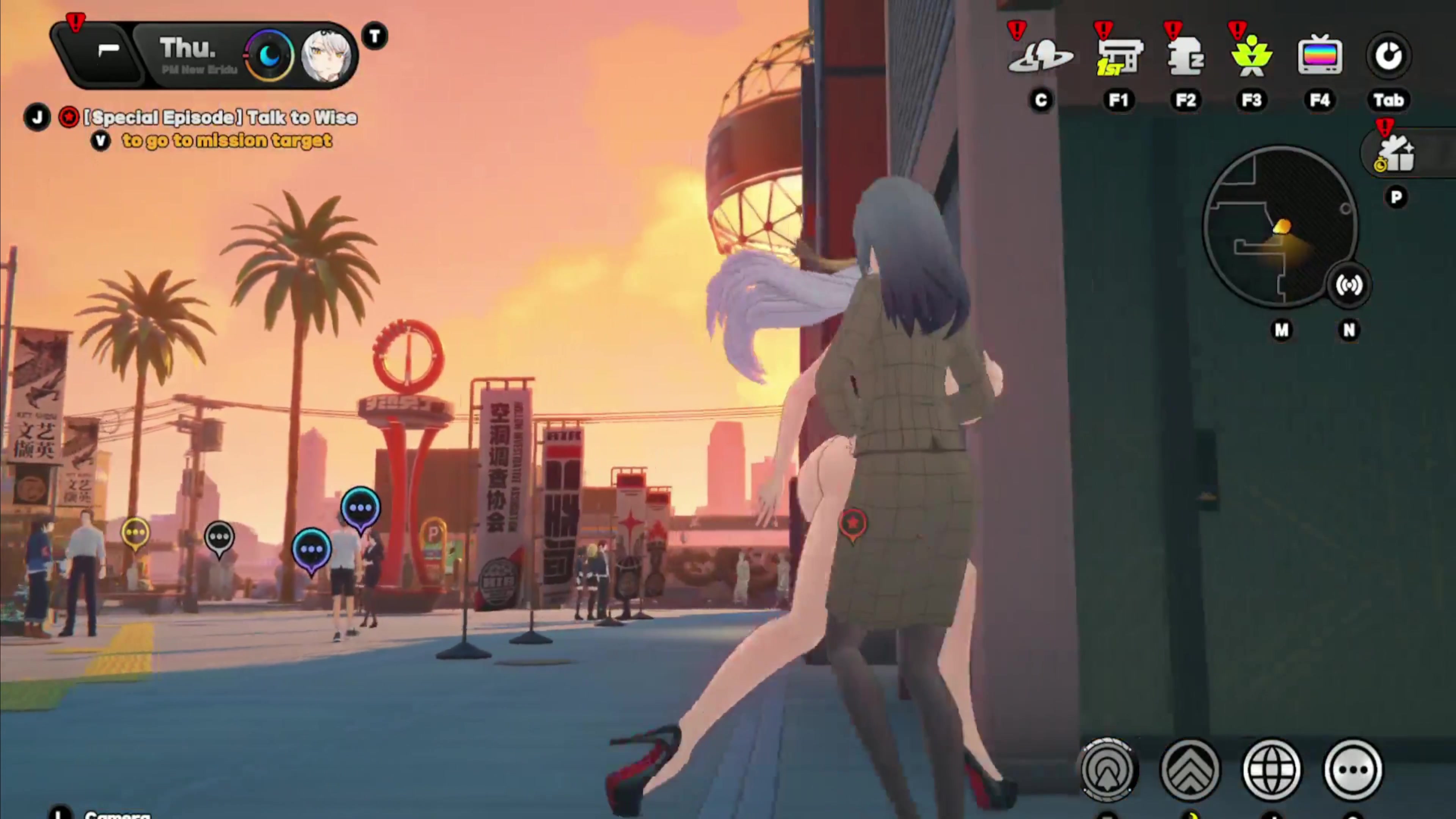Activate the double chevron up button

click(x=1190, y=769)
